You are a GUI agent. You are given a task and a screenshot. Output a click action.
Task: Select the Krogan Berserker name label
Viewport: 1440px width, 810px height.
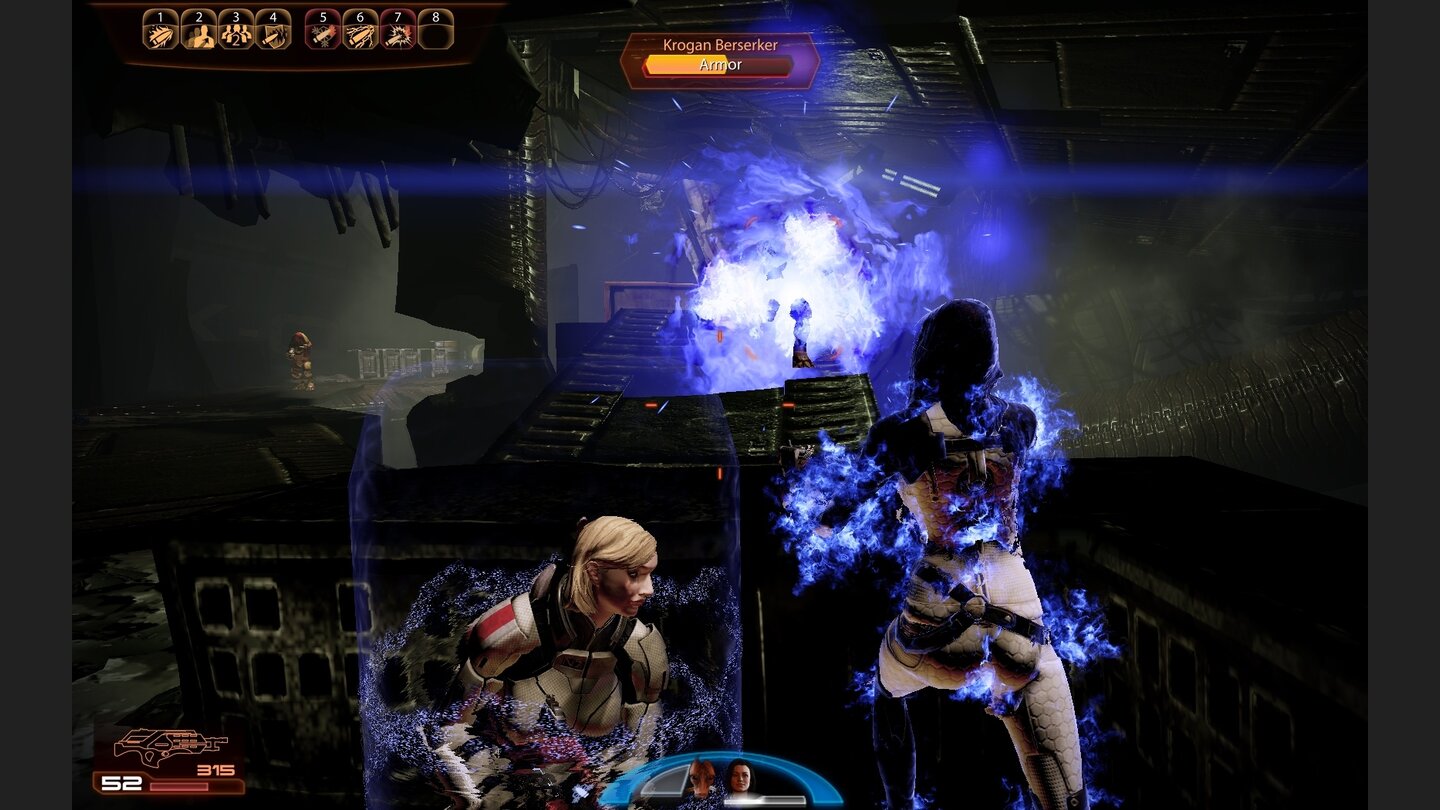(x=719, y=46)
